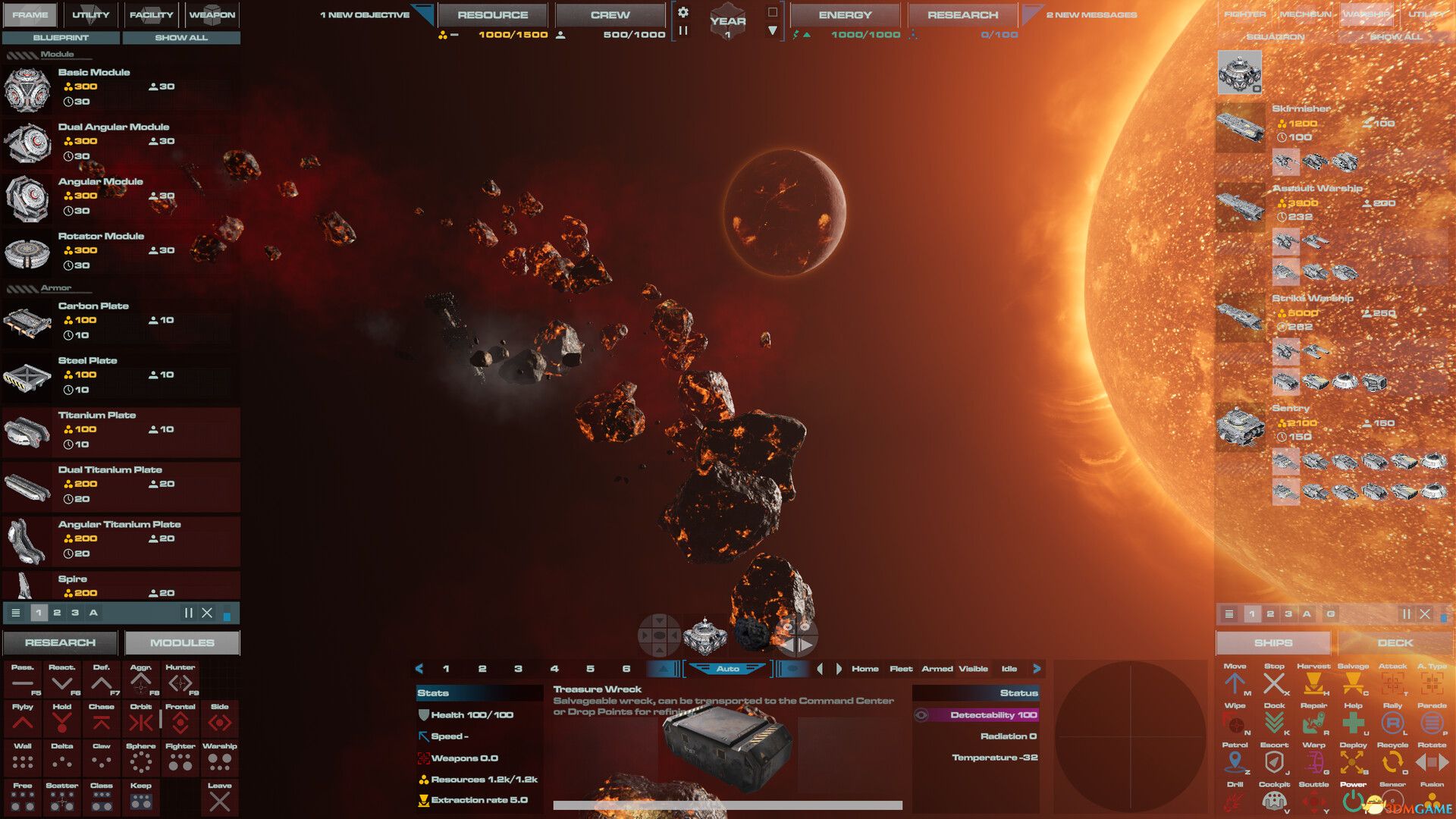The height and width of the screenshot is (819, 1456).
Task: Click the RESEARCH button in the left panel
Action: point(59,642)
